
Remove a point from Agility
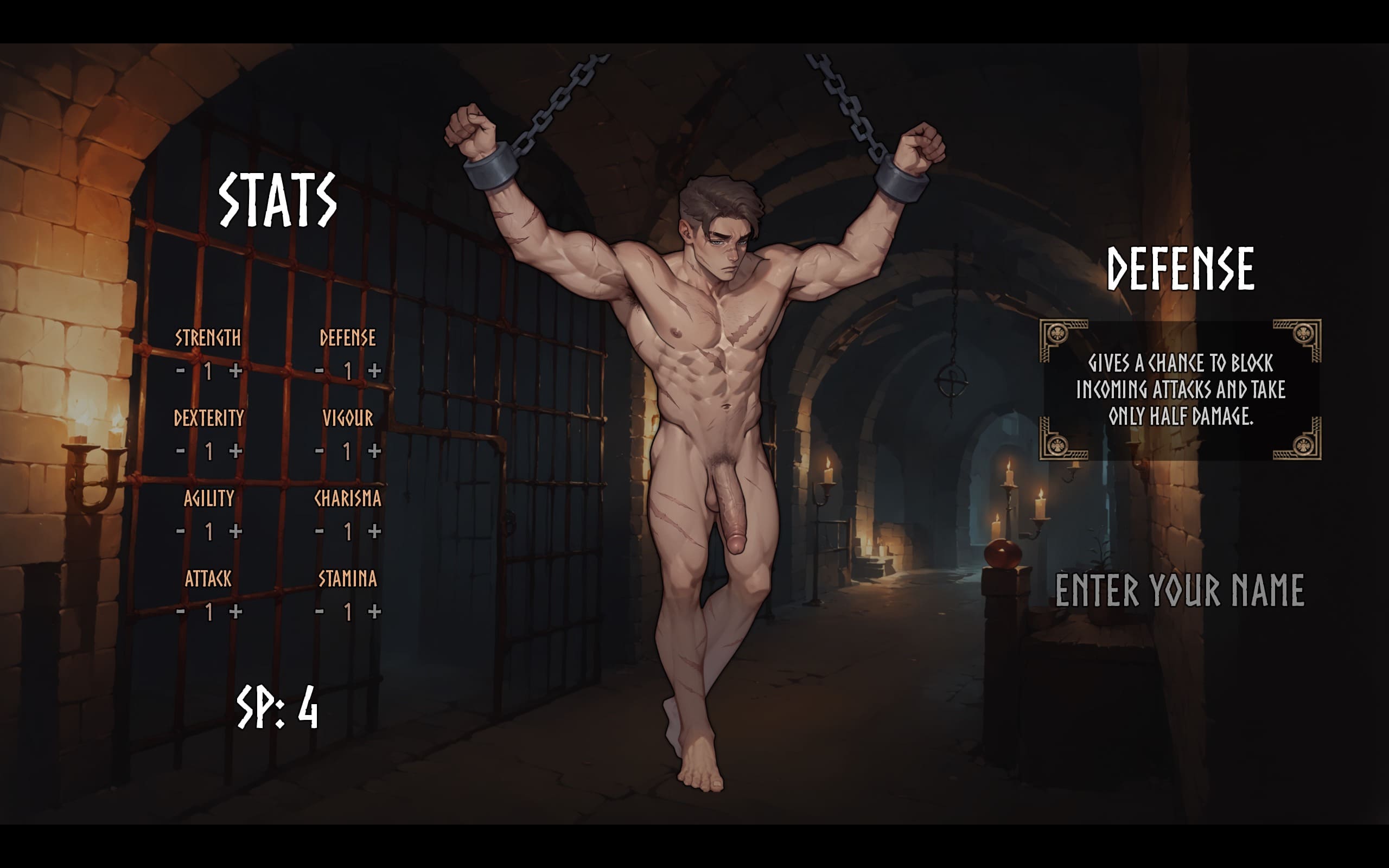click(x=181, y=532)
